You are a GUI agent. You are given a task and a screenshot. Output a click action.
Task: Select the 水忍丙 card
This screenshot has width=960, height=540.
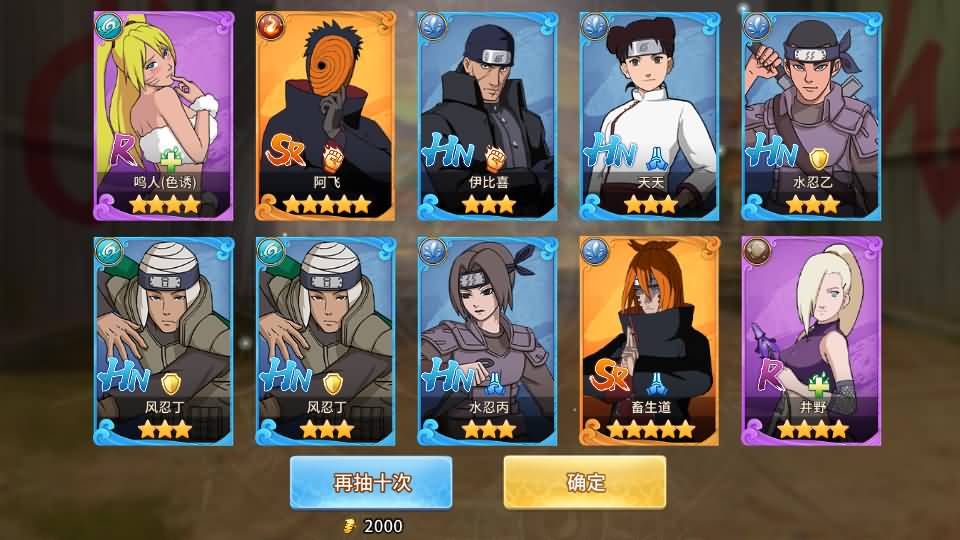(x=488, y=340)
